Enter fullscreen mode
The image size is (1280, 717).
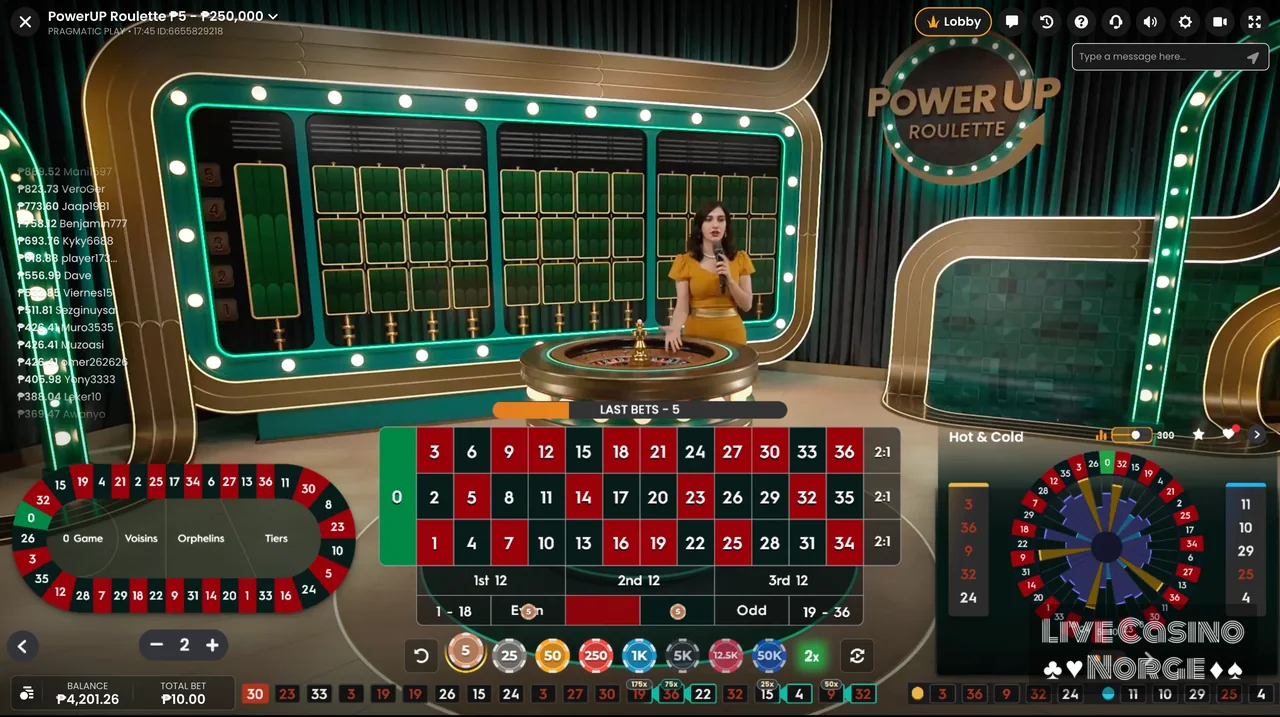[x=1254, y=22]
